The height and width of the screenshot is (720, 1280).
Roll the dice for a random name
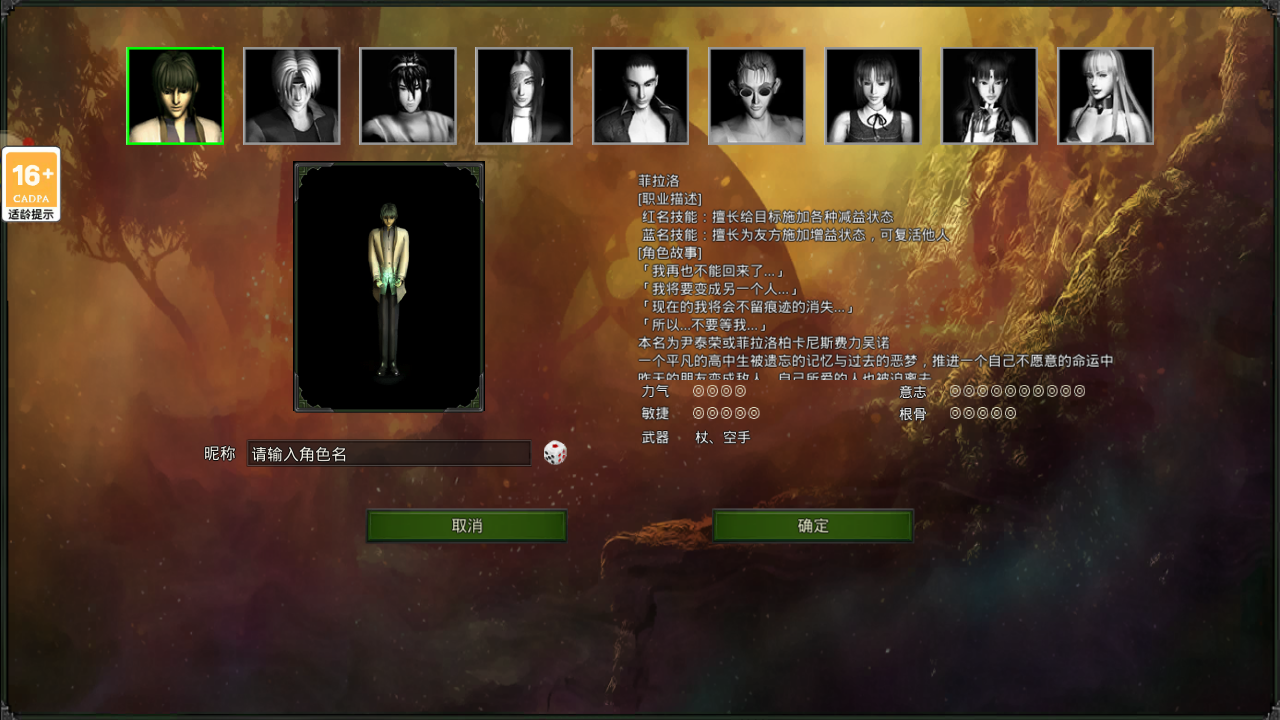(555, 453)
